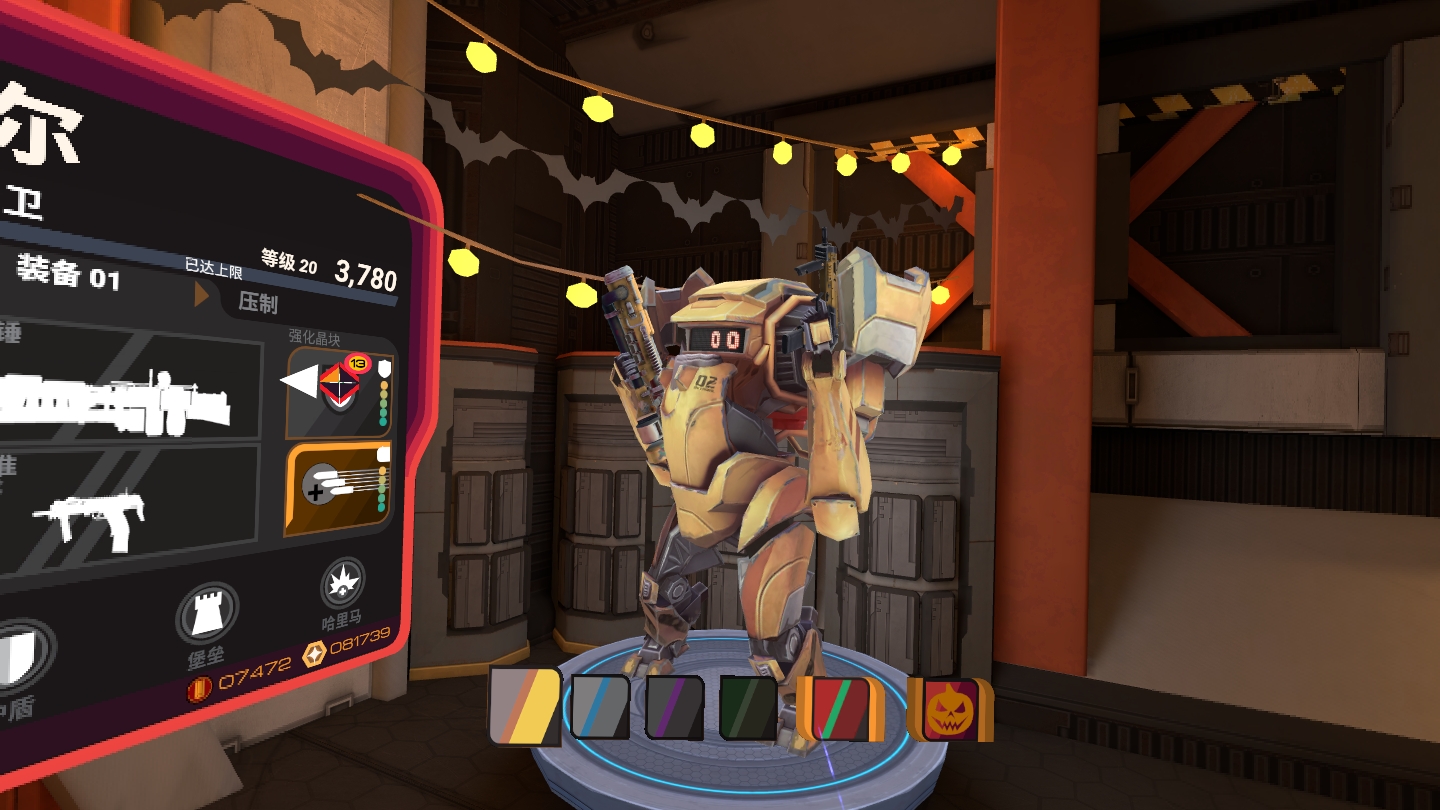Screen dimensions: 1440x810
Task: Pick the dark green camouflage skin
Action: (748, 707)
